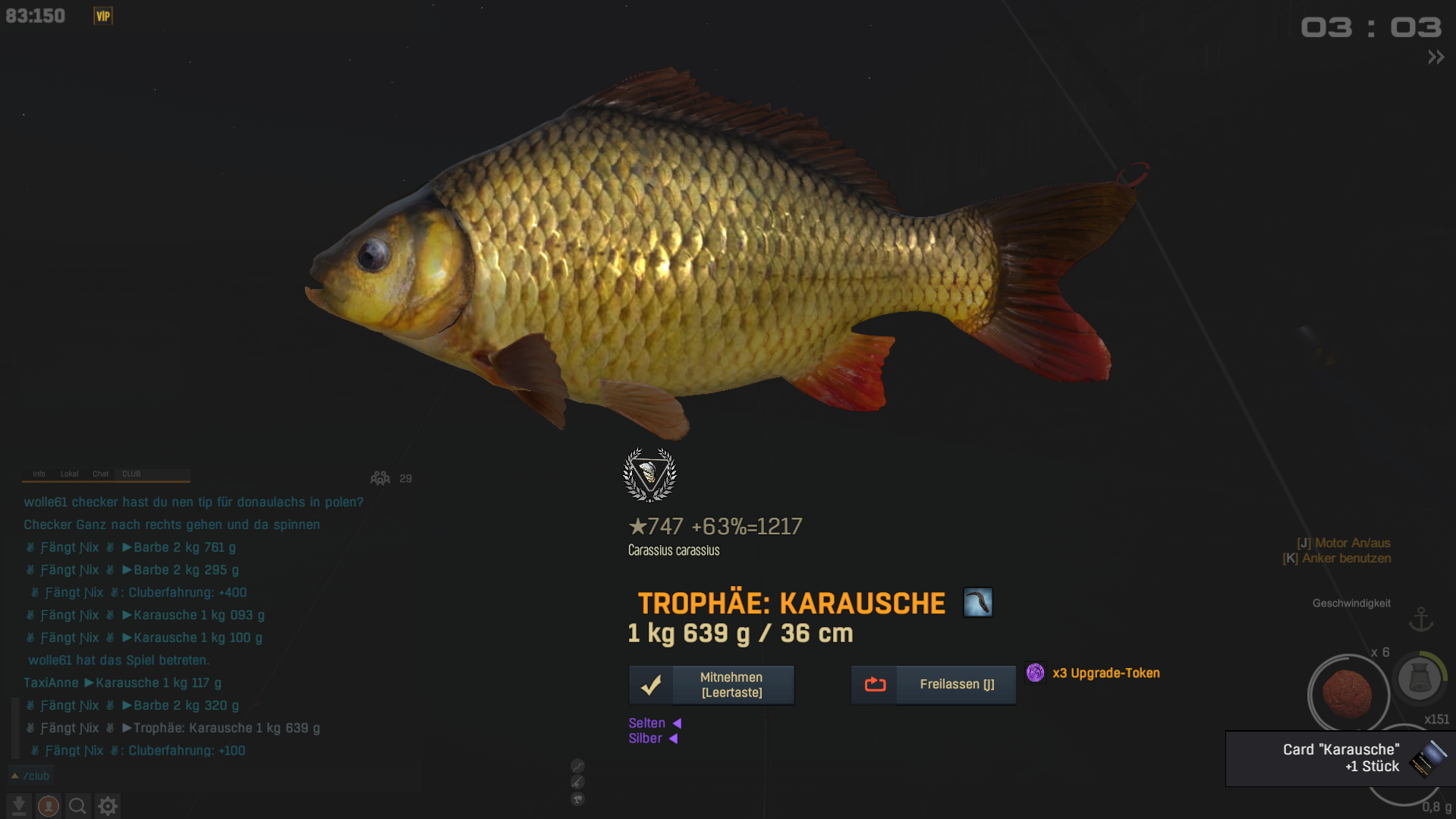Expand the double-arrow panel in the top right
The image size is (1456, 819).
pos(1436,57)
